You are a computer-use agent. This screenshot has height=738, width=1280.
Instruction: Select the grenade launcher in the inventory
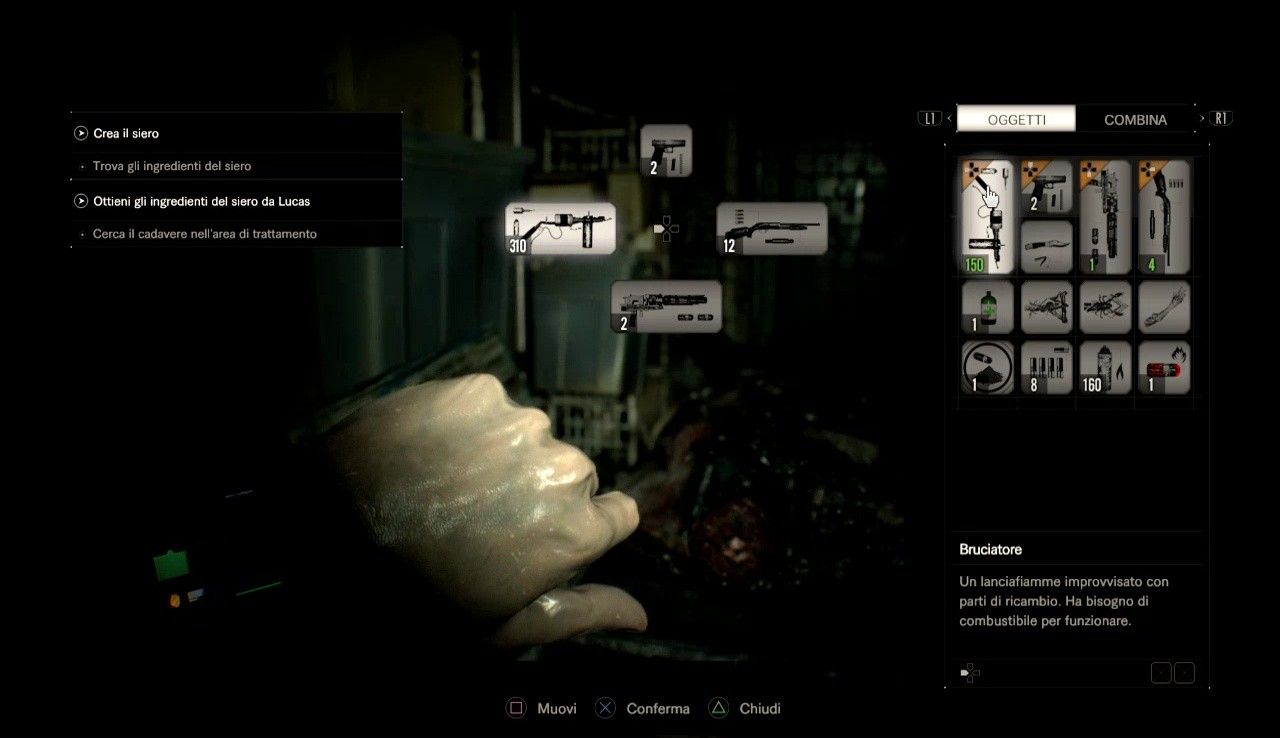(1105, 215)
